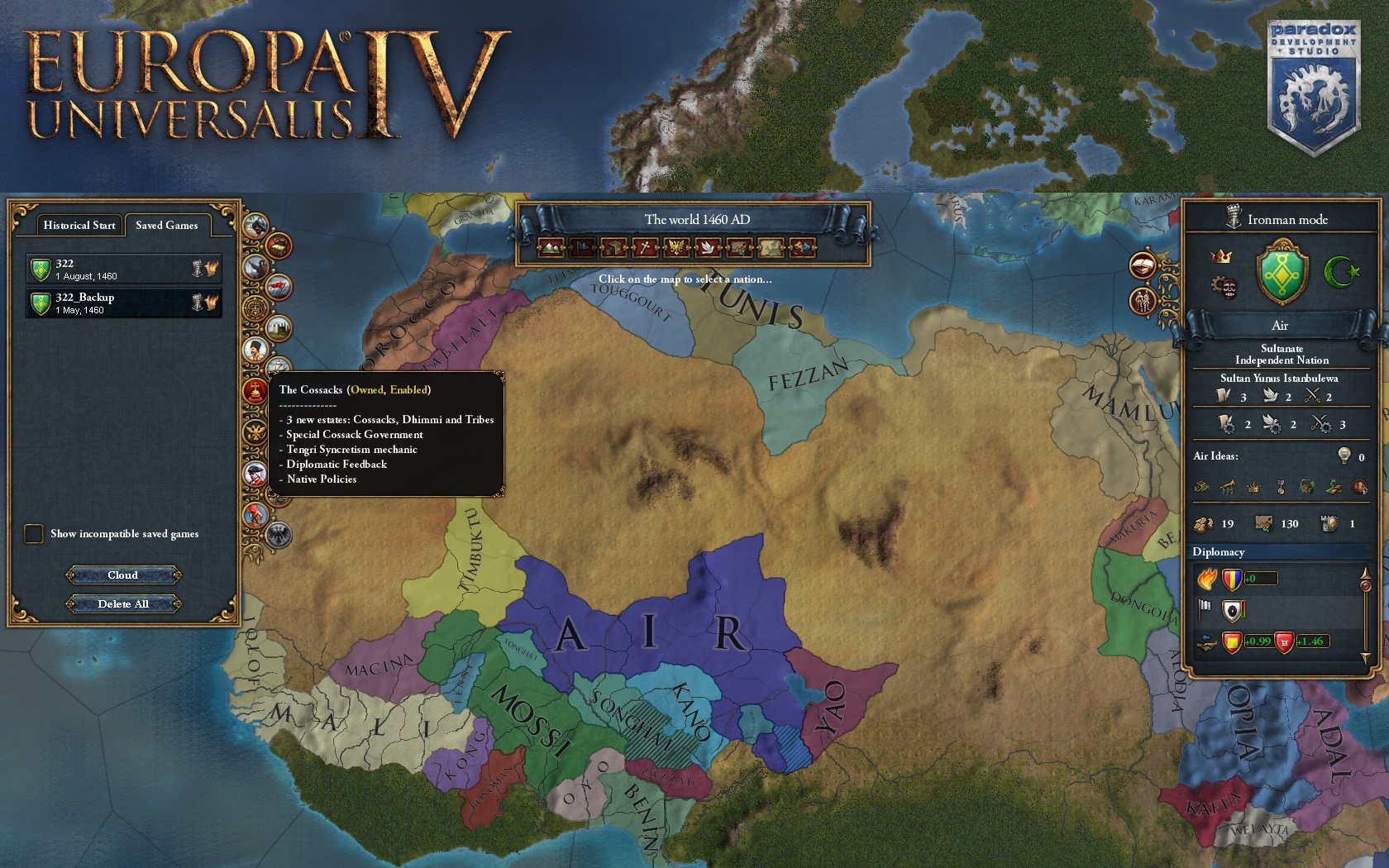Open the trade goods map mode

pyautogui.click(x=612, y=246)
